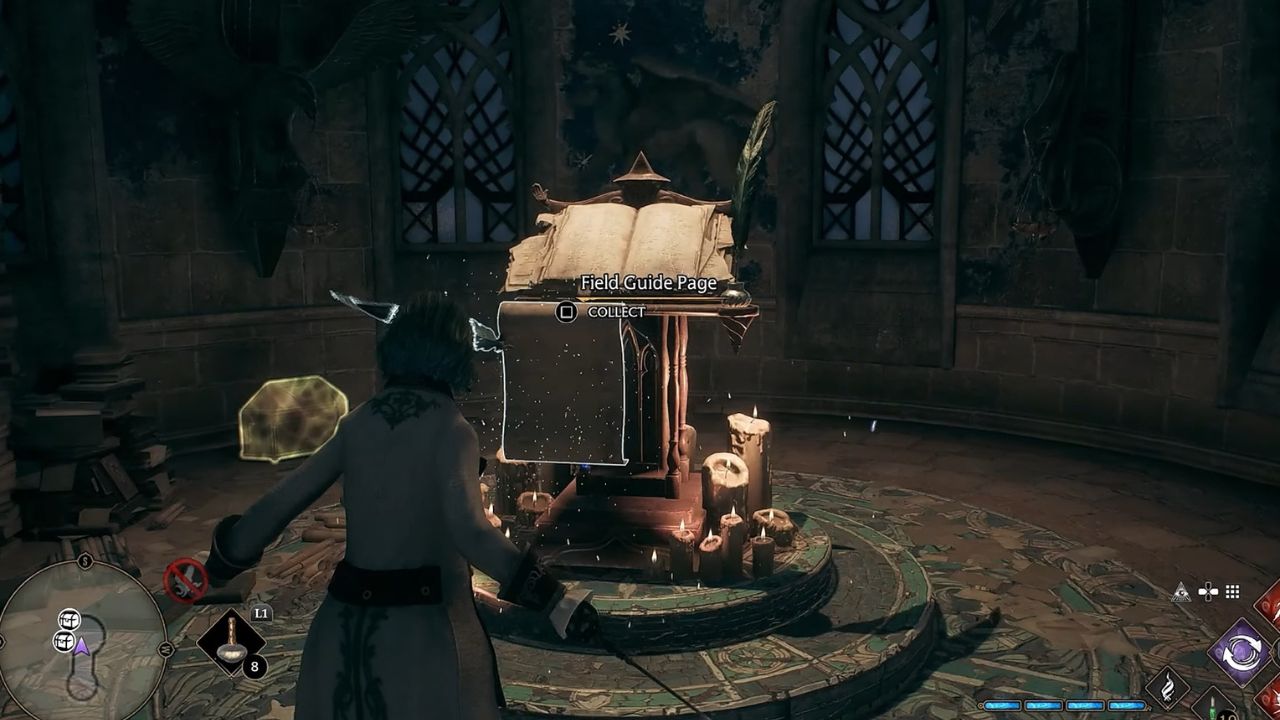Click the second chest marker on minimap
The height and width of the screenshot is (720, 1280).
(64, 641)
